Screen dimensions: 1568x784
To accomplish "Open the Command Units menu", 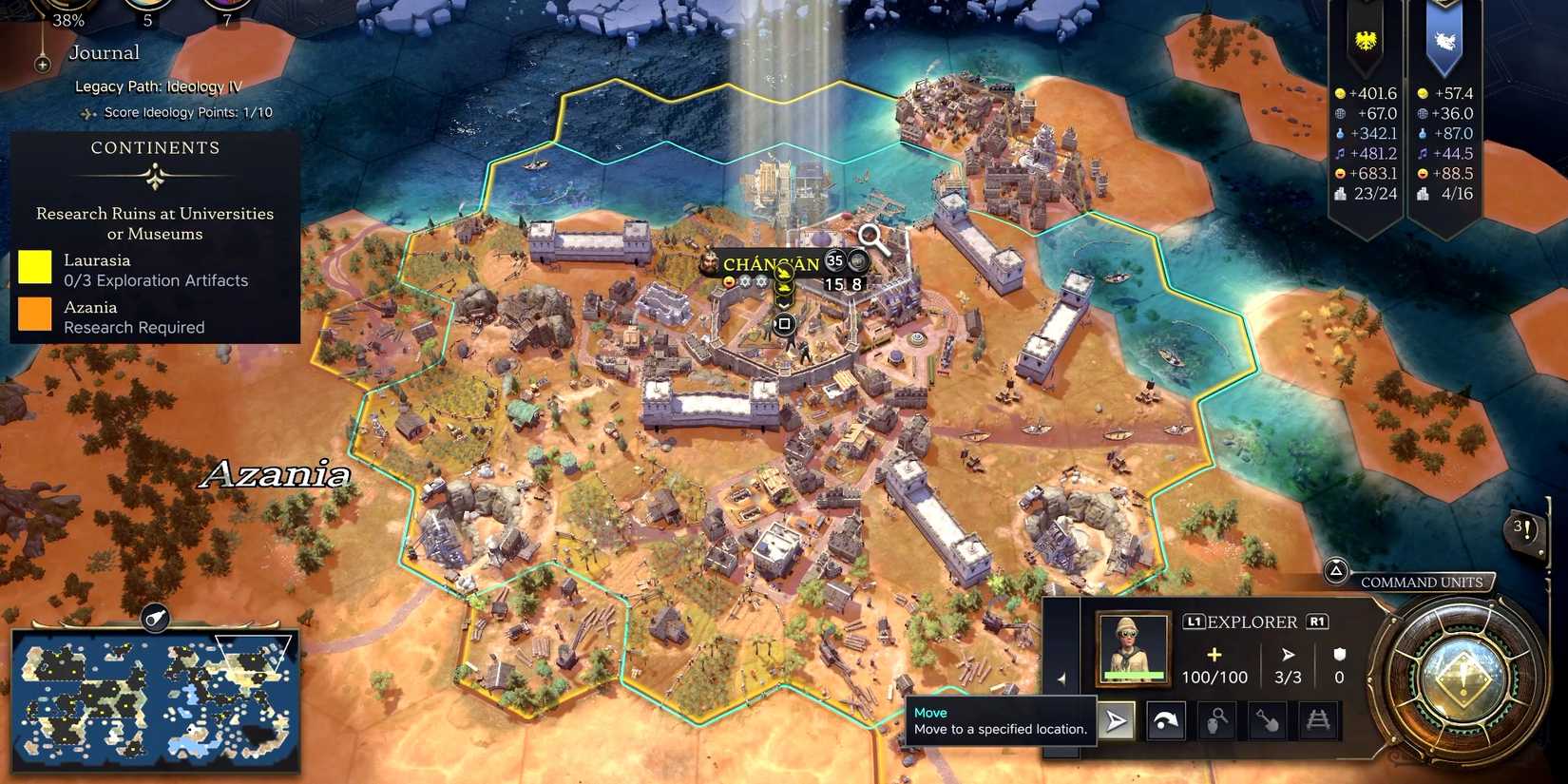I will 1422,582.
